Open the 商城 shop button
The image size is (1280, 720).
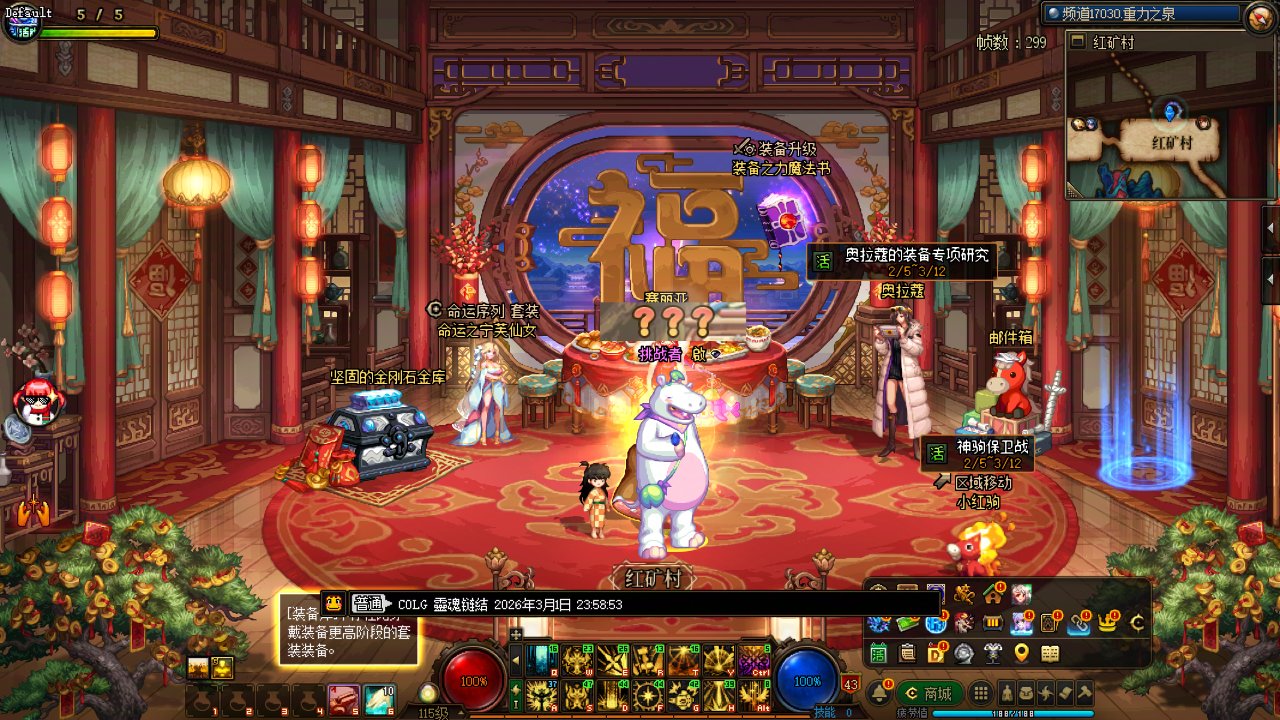[x=929, y=693]
